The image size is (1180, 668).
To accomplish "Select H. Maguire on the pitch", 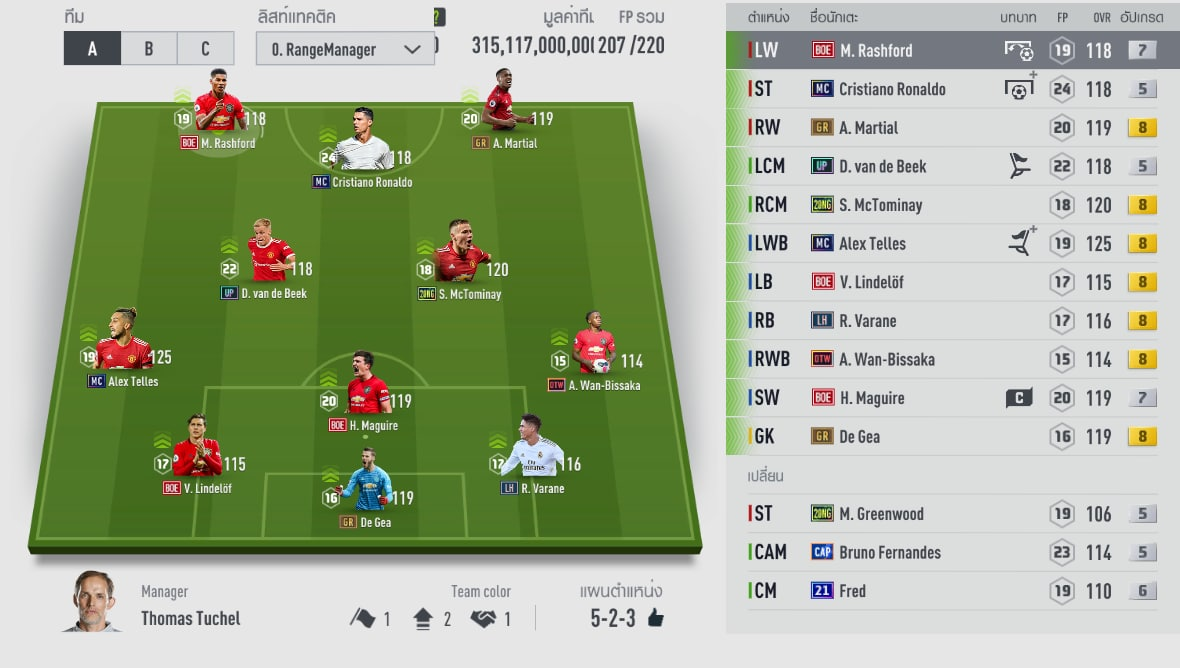I will [366, 386].
